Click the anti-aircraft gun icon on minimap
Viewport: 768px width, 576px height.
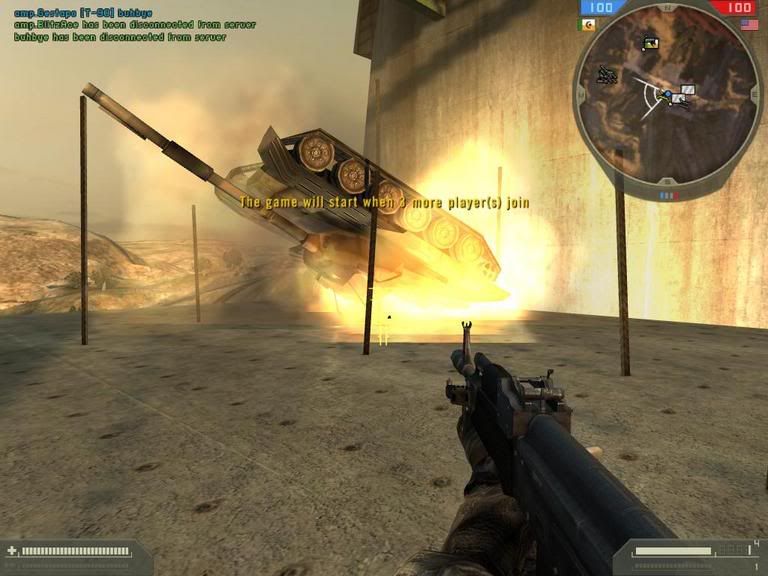(x=606, y=74)
